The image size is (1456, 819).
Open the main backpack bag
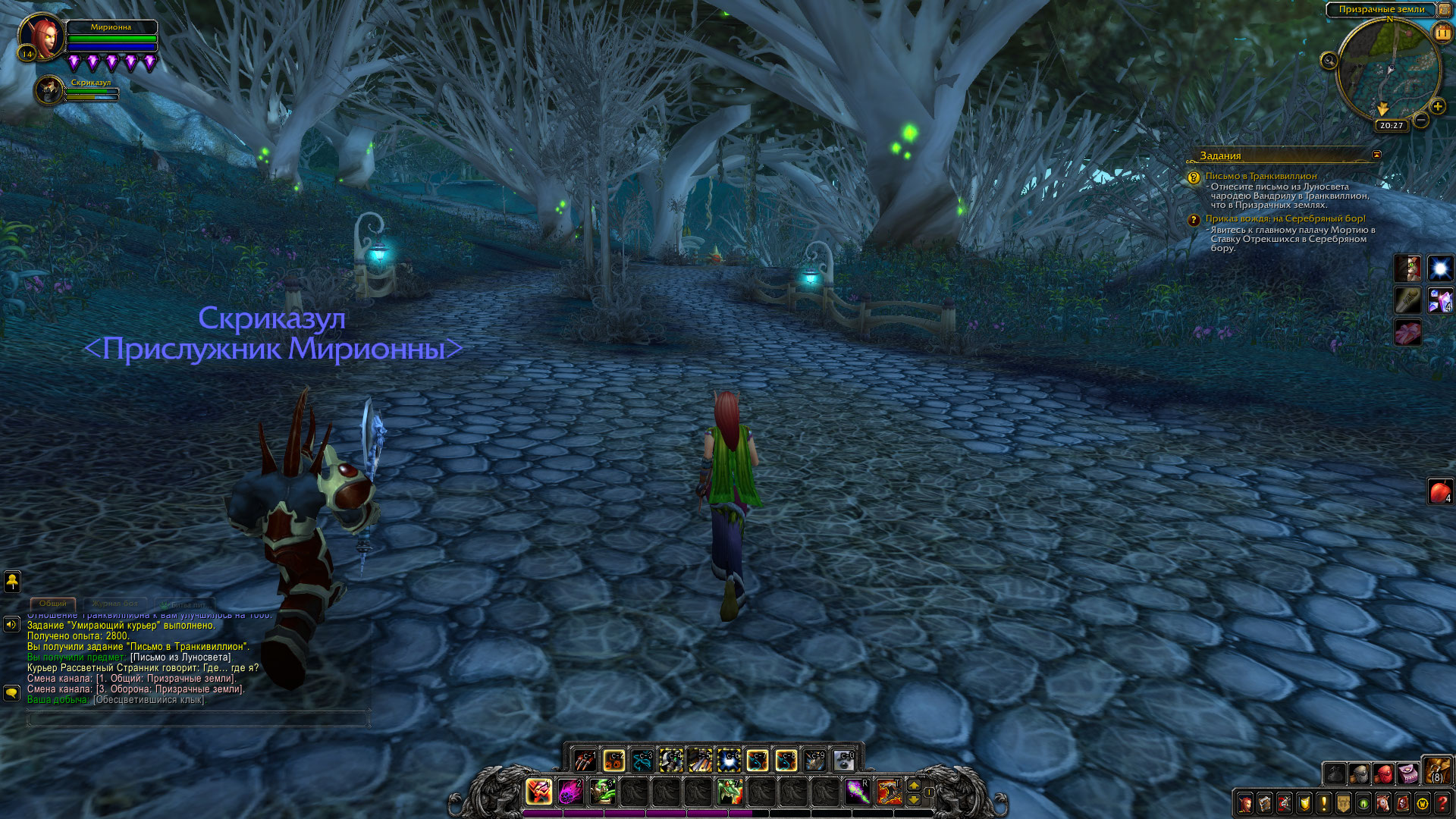(x=1436, y=771)
